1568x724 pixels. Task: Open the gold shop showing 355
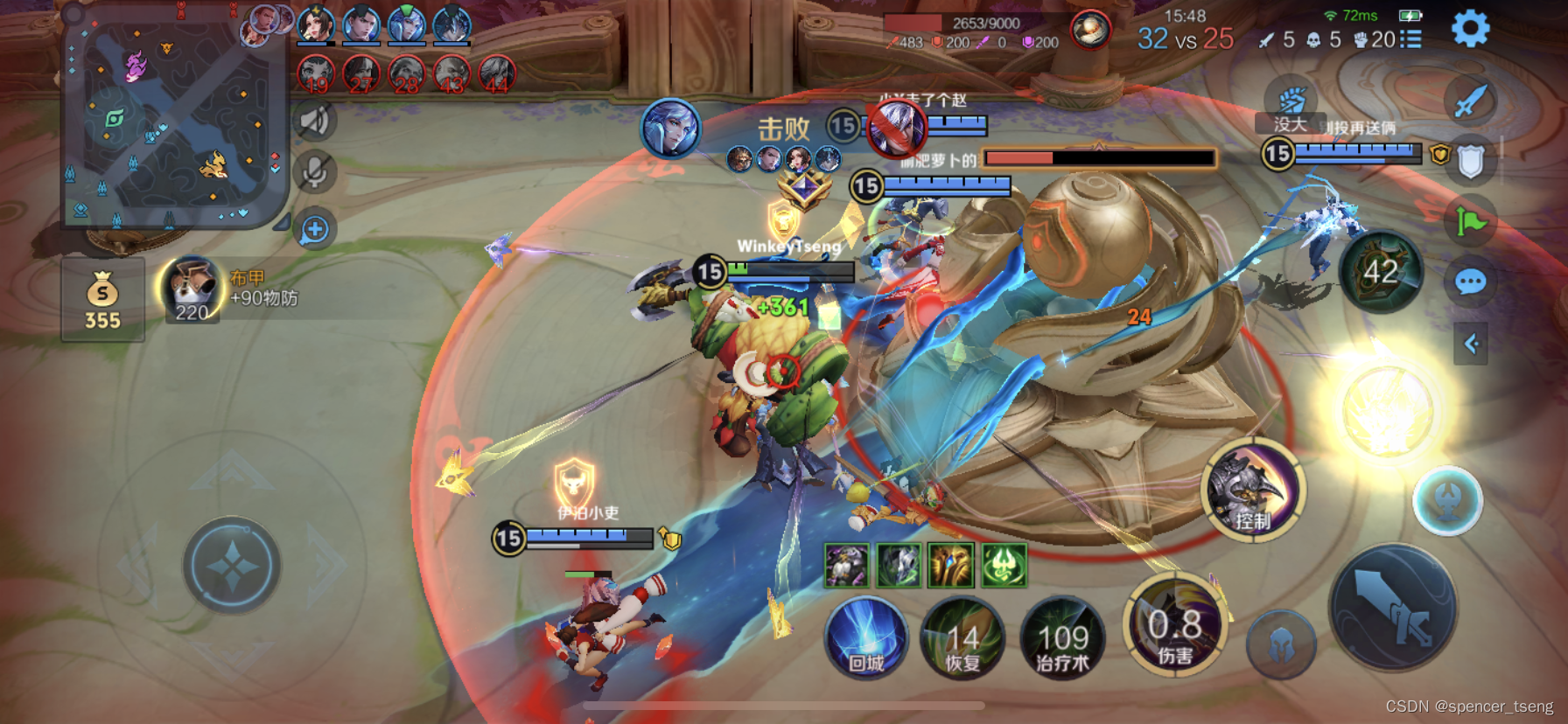102,300
